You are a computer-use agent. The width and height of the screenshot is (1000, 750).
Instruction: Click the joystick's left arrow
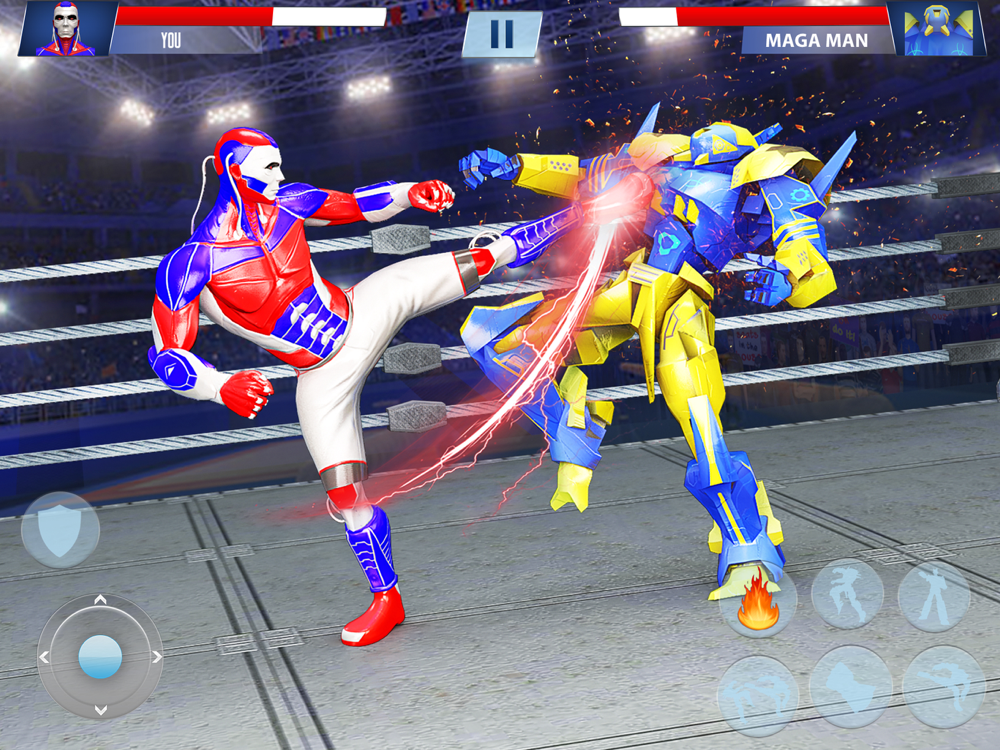click(x=43, y=657)
